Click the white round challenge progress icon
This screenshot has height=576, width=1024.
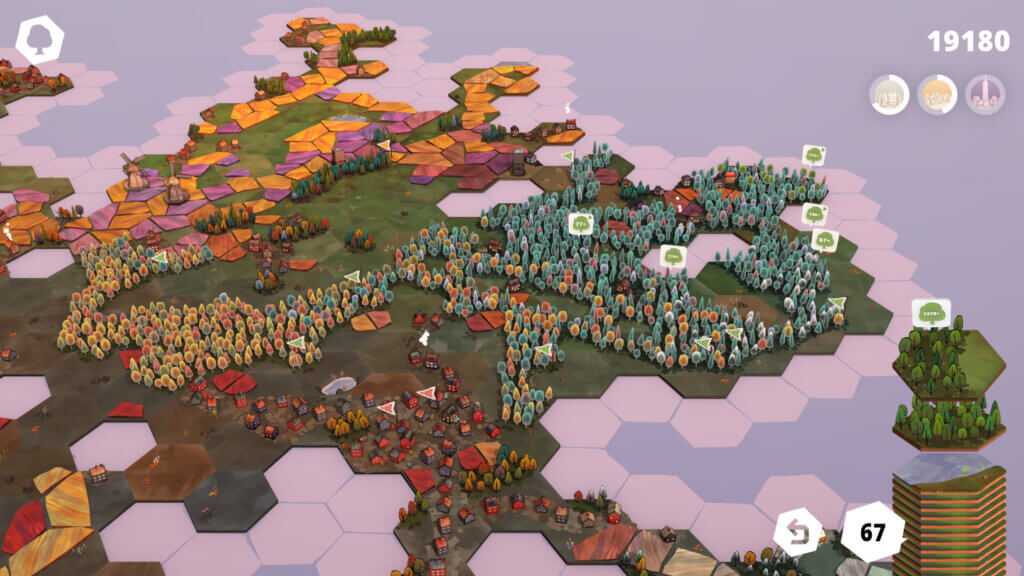[889, 95]
